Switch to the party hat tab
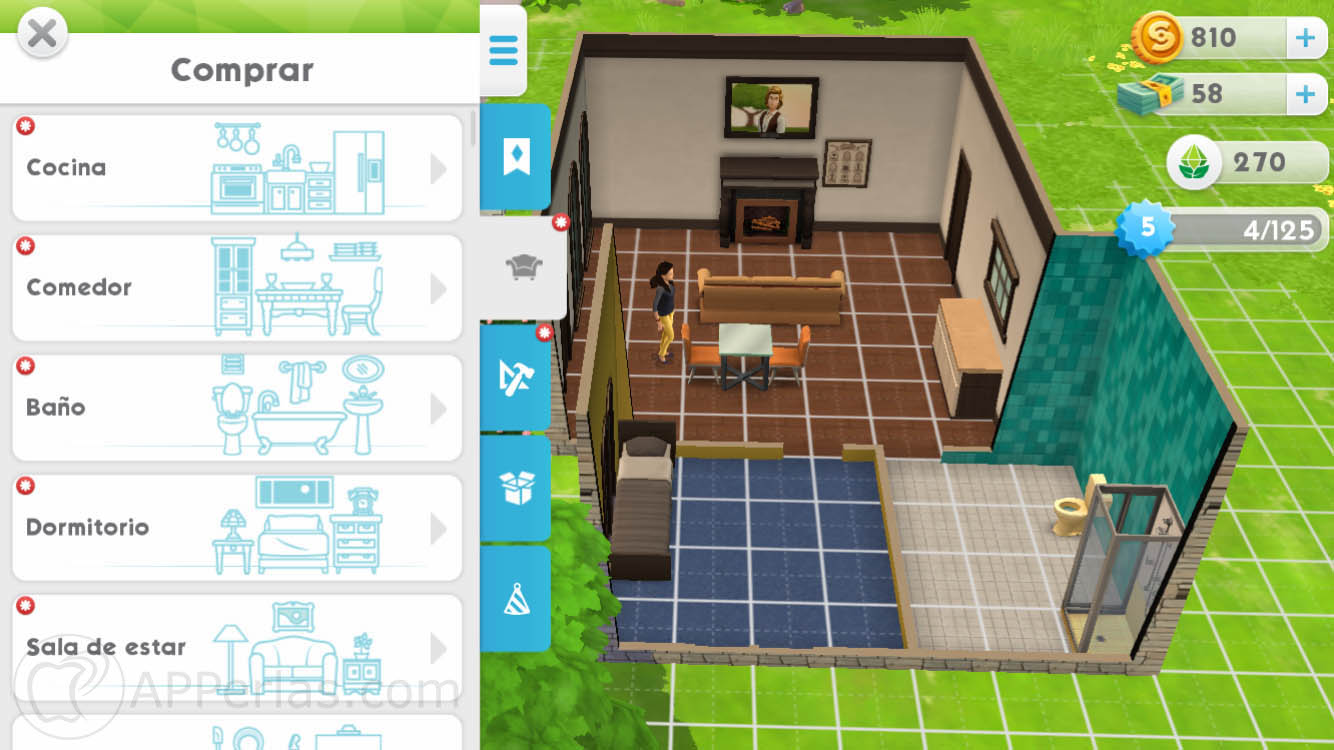The width and height of the screenshot is (1334, 750). pyautogui.click(x=516, y=598)
